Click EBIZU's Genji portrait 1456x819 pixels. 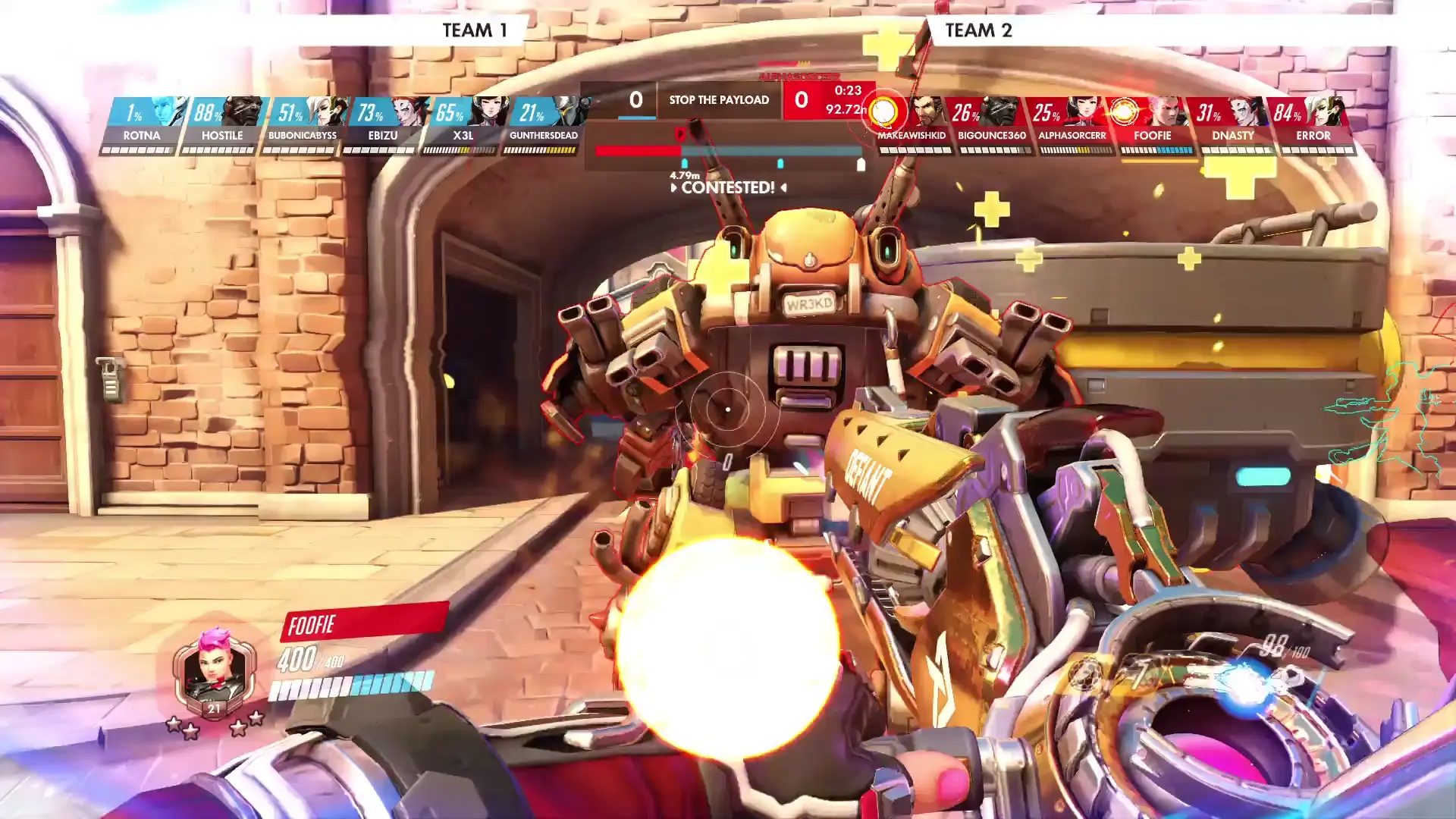click(x=407, y=114)
